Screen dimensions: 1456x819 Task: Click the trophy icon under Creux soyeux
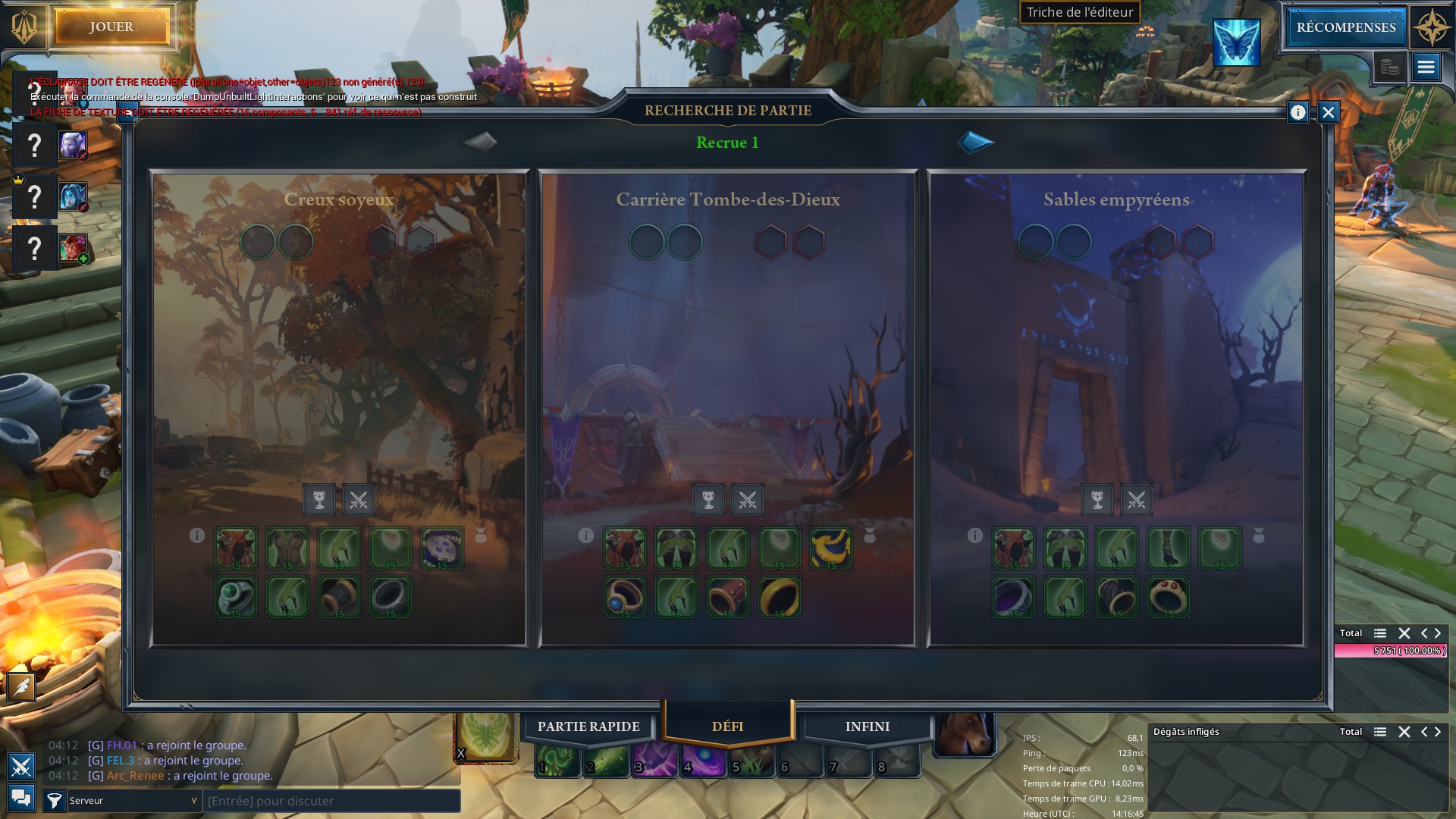point(319,500)
